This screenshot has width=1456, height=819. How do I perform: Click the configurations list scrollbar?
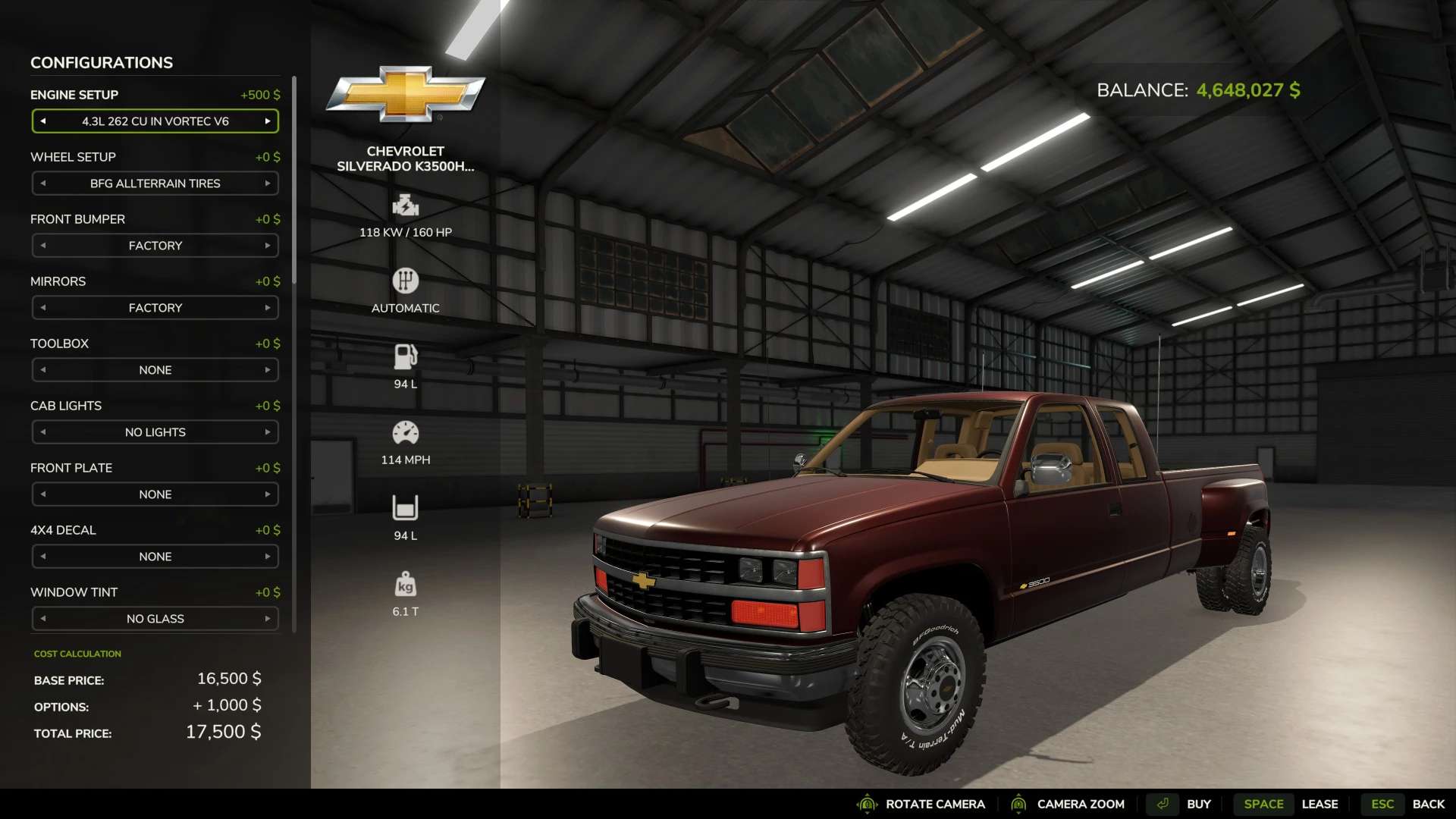294,182
